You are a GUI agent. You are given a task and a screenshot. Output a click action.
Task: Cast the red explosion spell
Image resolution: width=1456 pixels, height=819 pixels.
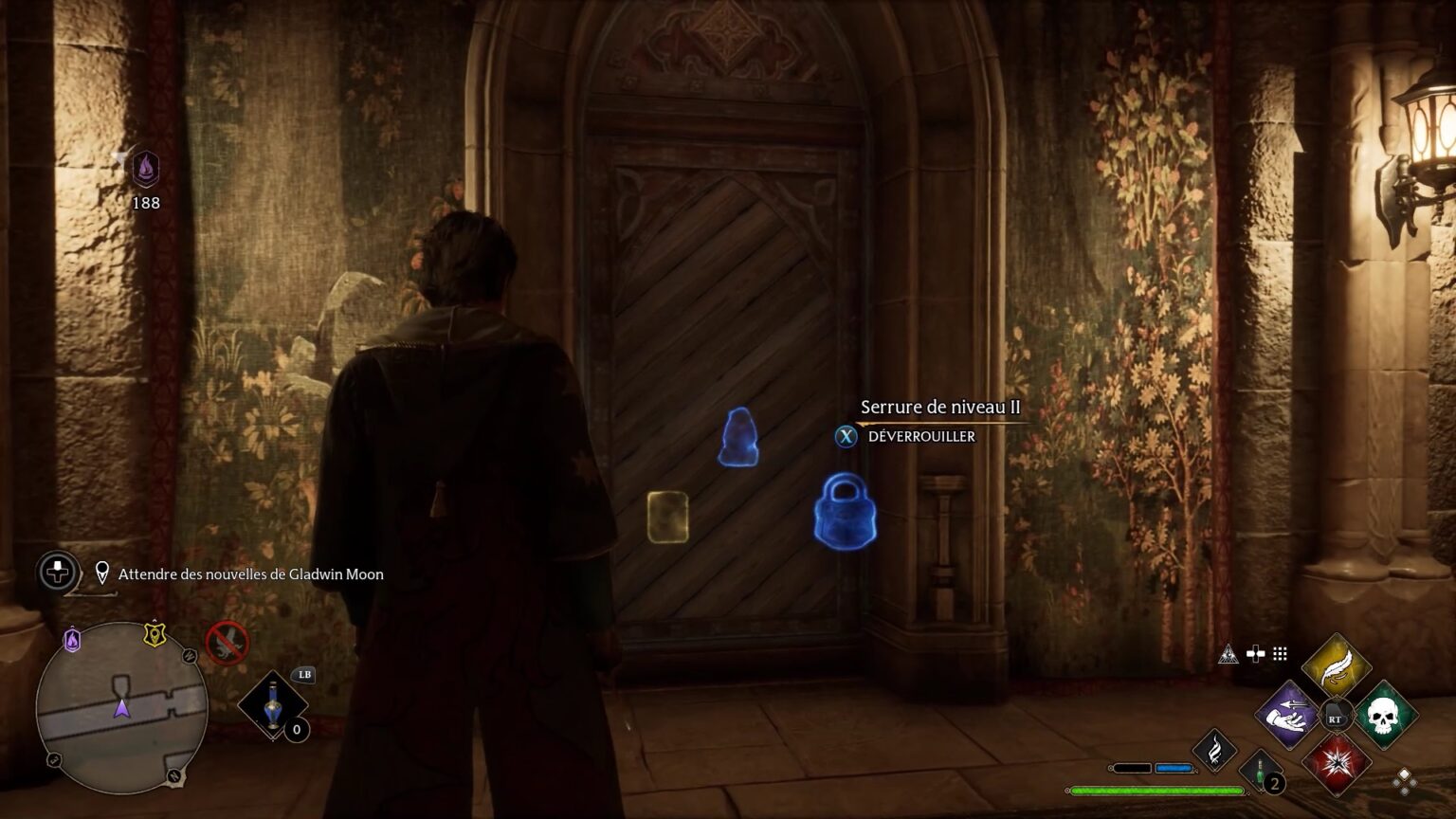(1337, 763)
